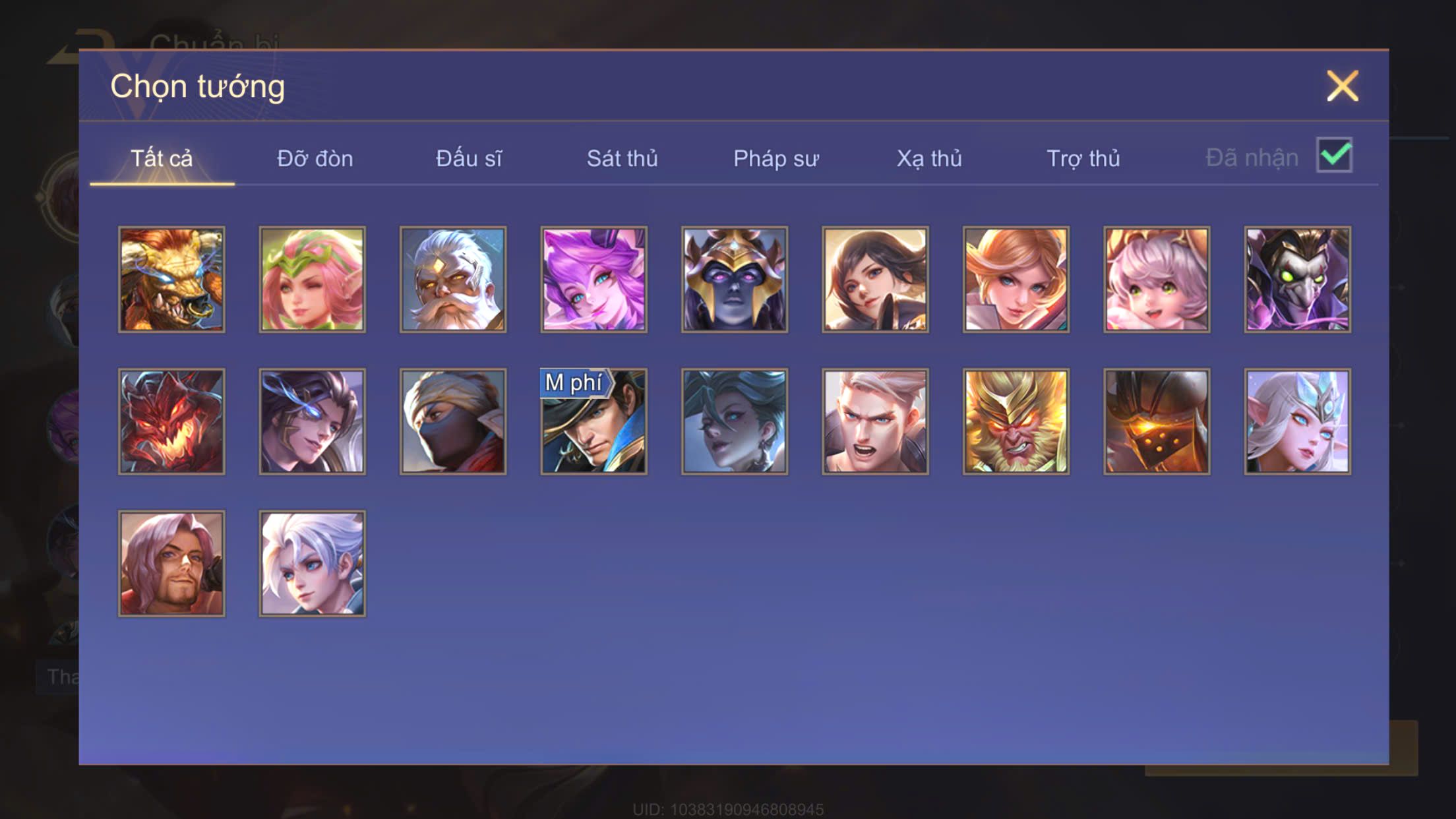Viewport: 1456px width, 819px height.
Task: Open the Đấu sĩ category
Action: click(x=468, y=159)
